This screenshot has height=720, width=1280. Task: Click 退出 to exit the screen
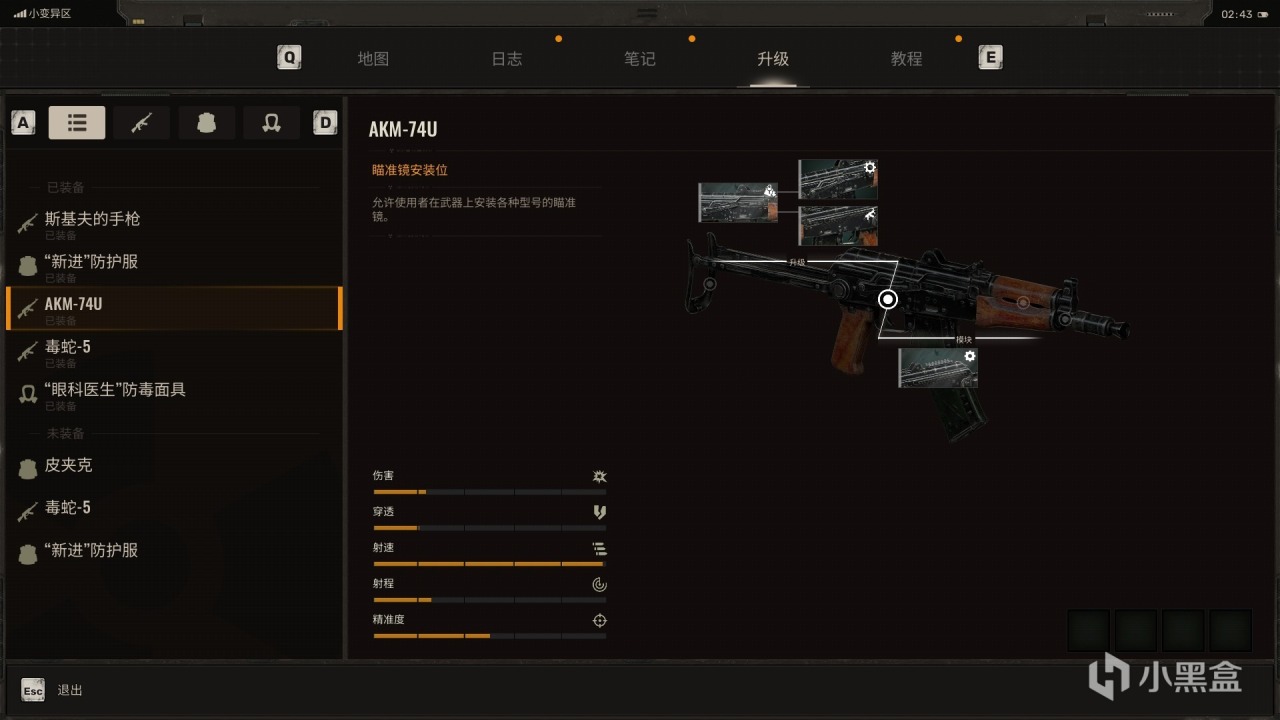[70, 690]
